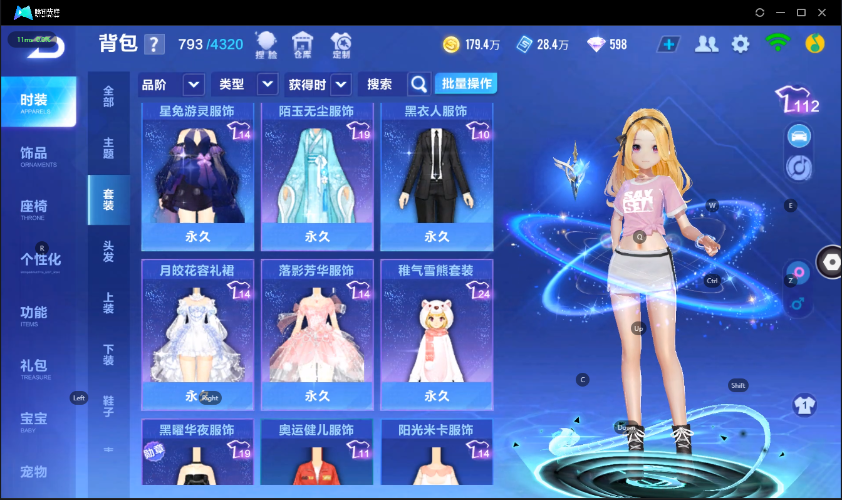Select the 个性化 category tab
Viewport: 842px width, 500px height.
(x=40, y=260)
